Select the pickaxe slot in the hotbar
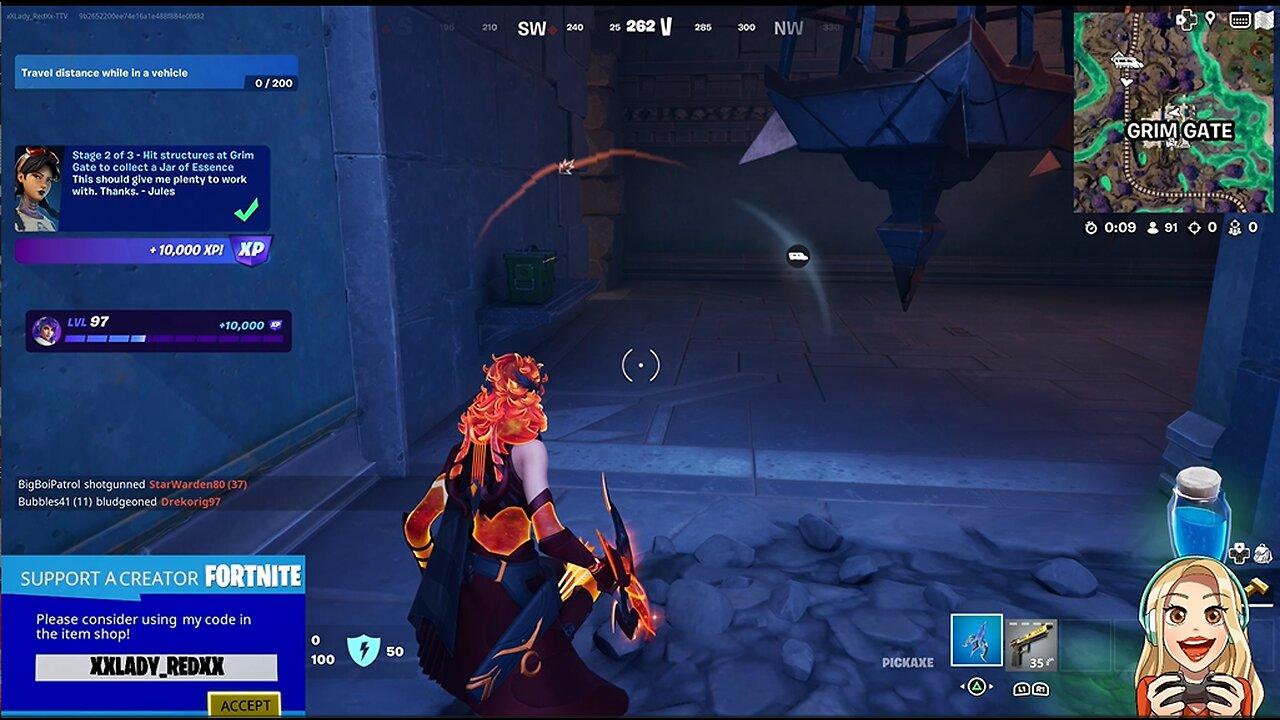This screenshot has width=1280, height=720. pyautogui.click(x=977, y=640)
